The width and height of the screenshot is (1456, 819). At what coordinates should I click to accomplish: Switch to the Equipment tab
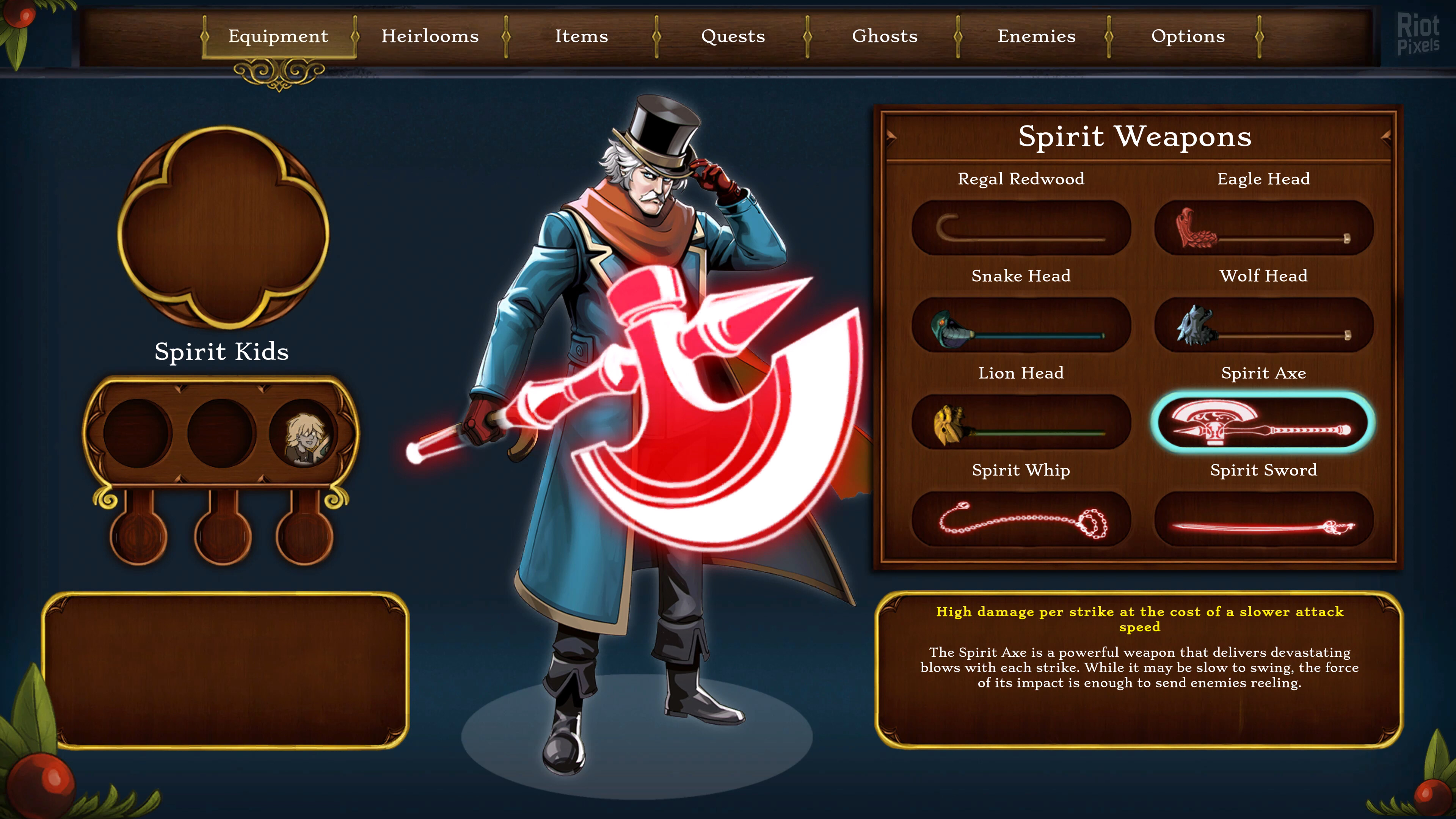[x=278, y=36]
